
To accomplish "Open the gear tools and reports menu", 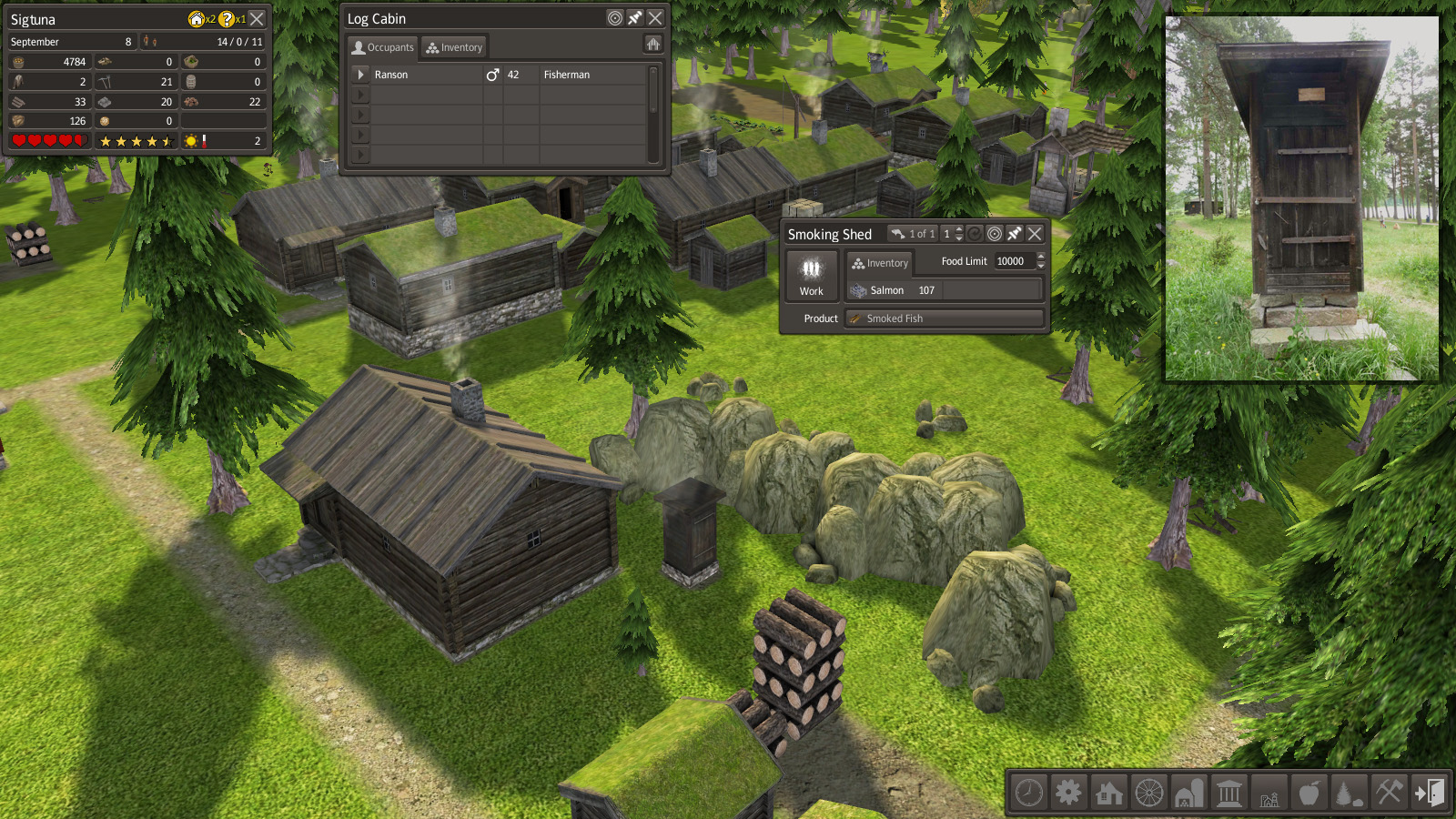I will coord(1068,793).
